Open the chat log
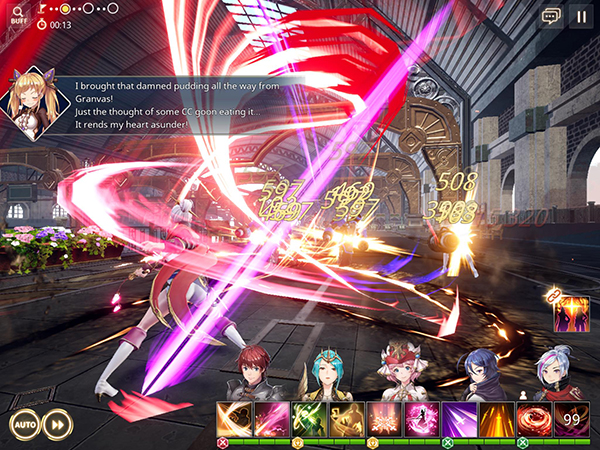The width and height of the screenshot is (600, 450). [x=551, y=16]
